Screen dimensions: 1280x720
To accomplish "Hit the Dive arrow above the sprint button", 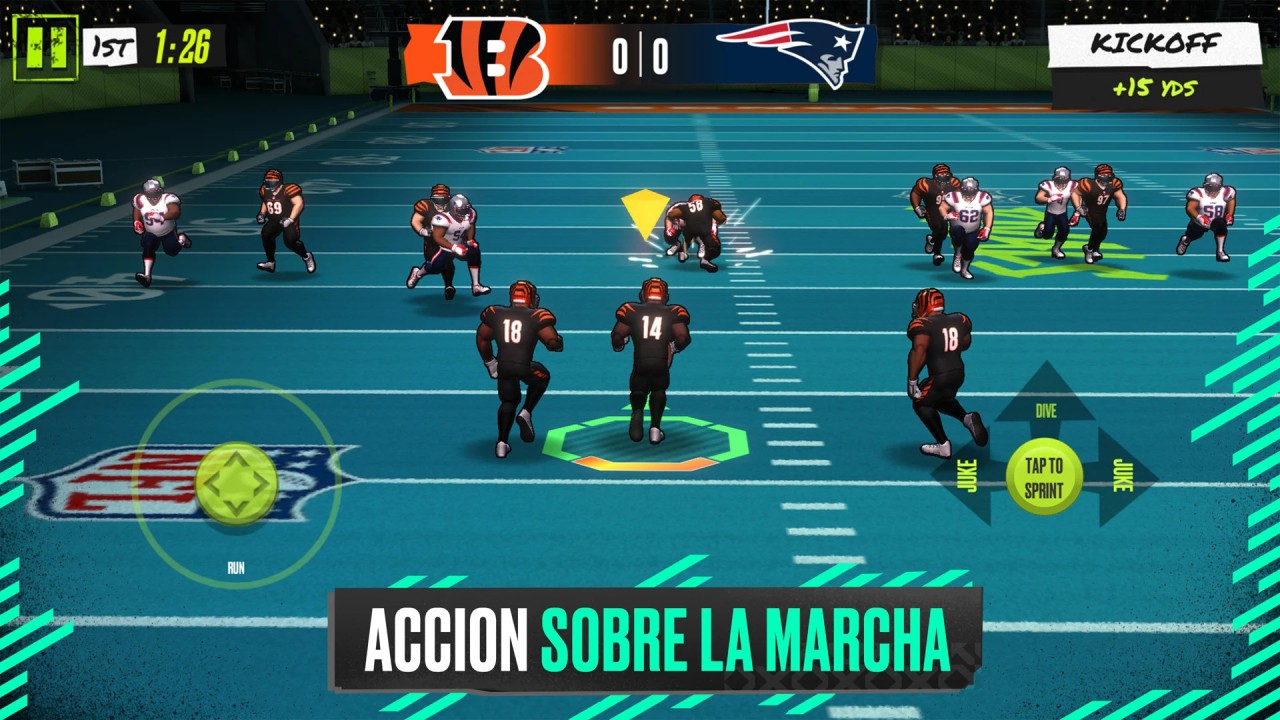I will 1045,399.
